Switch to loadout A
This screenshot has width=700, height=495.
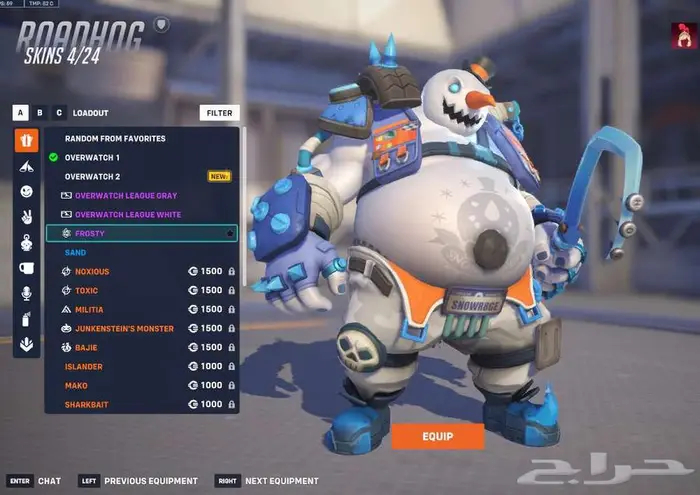[x=20, y=113]
